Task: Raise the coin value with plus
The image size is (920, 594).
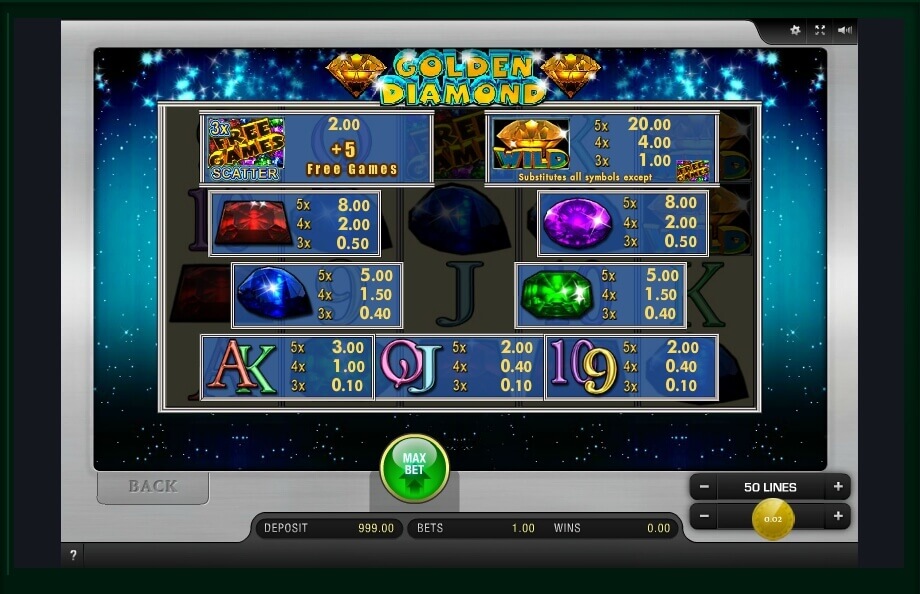Action: (x=838, y=517)
